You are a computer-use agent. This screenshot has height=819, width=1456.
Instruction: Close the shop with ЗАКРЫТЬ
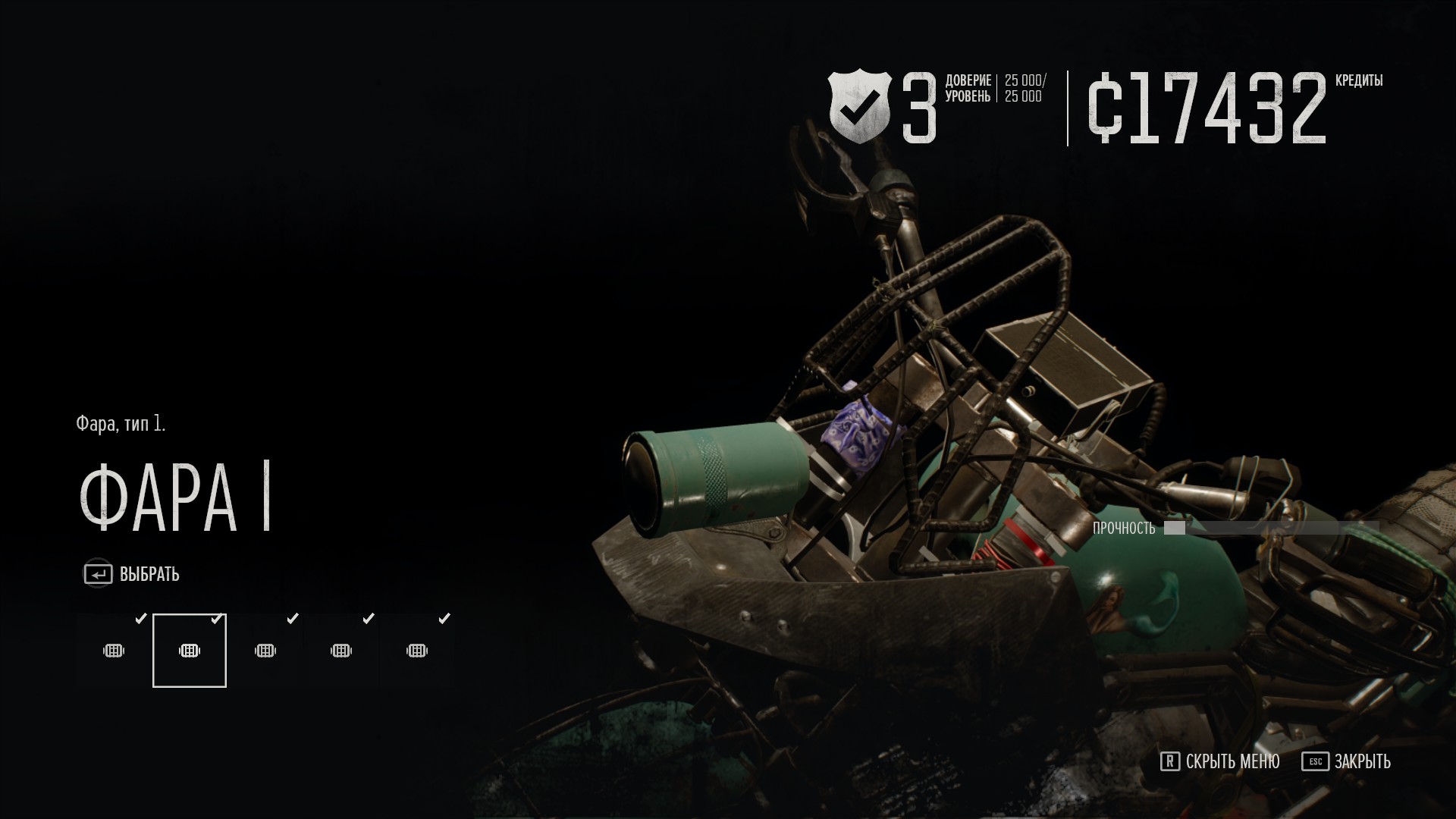click(1347, 761)
